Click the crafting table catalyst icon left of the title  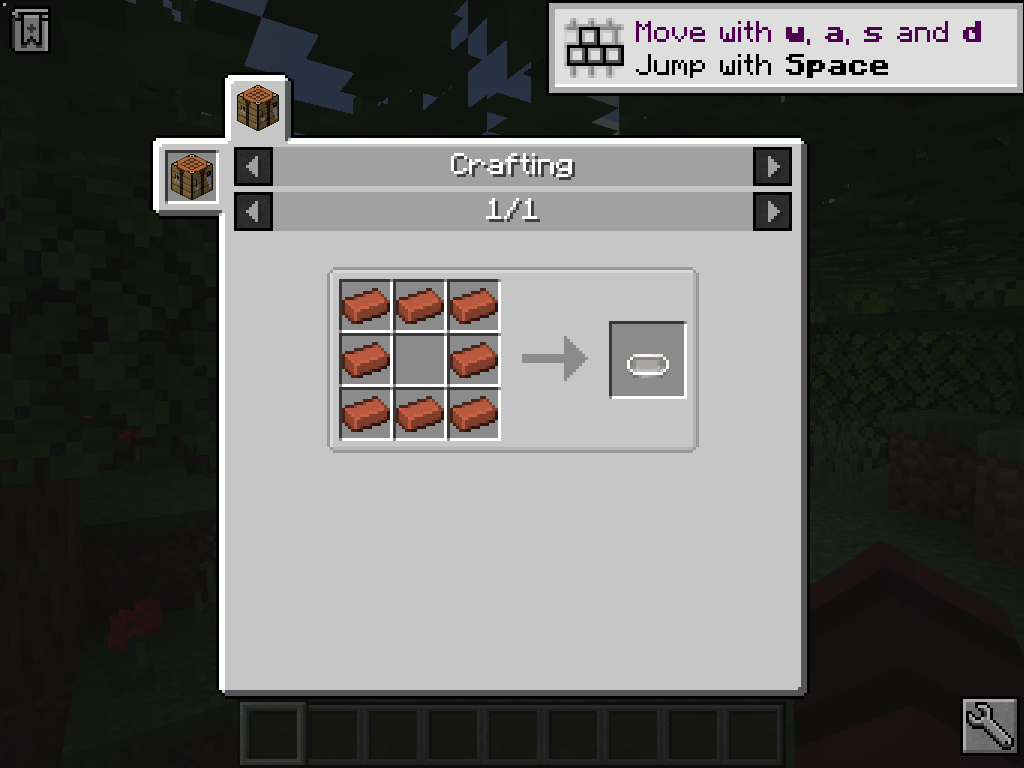pyautogui.click(x=190, y=176)
